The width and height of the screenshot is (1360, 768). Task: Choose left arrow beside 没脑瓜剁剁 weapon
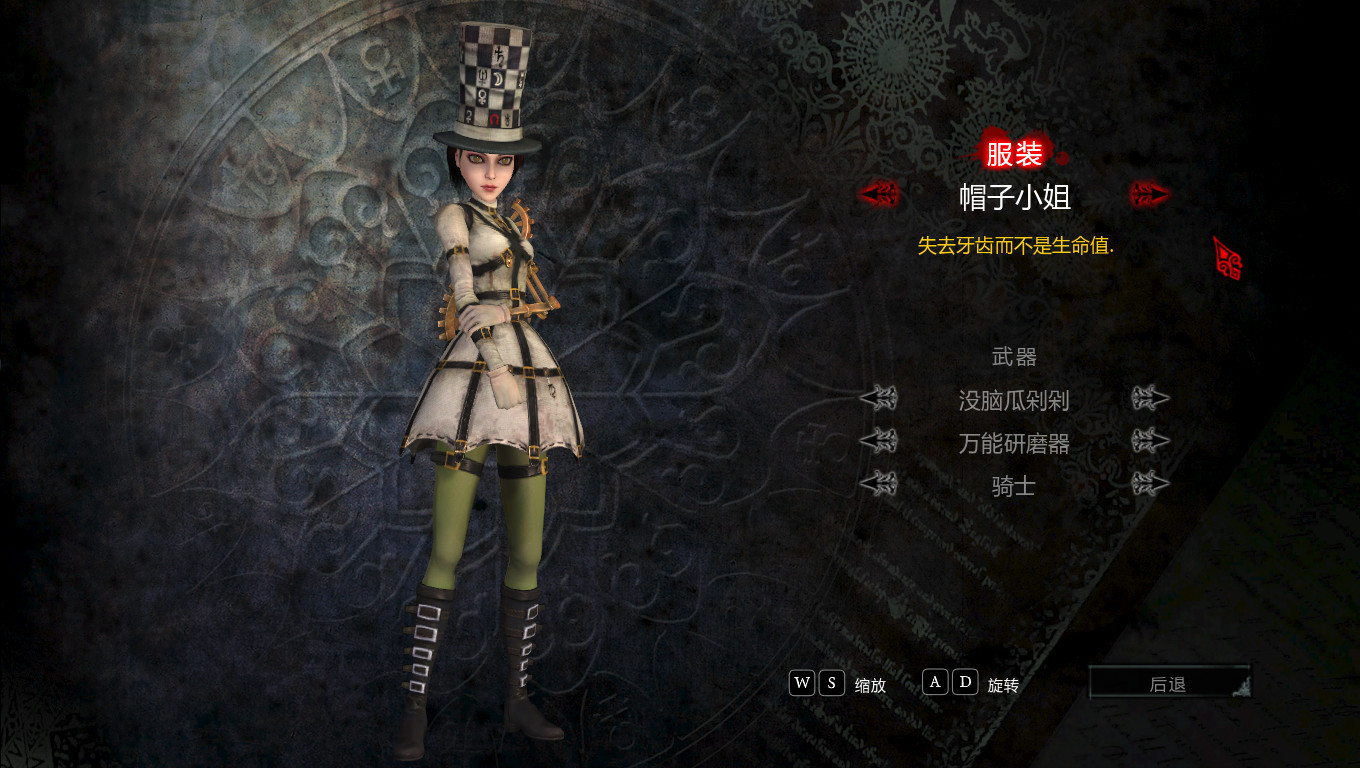coord(879,399)
